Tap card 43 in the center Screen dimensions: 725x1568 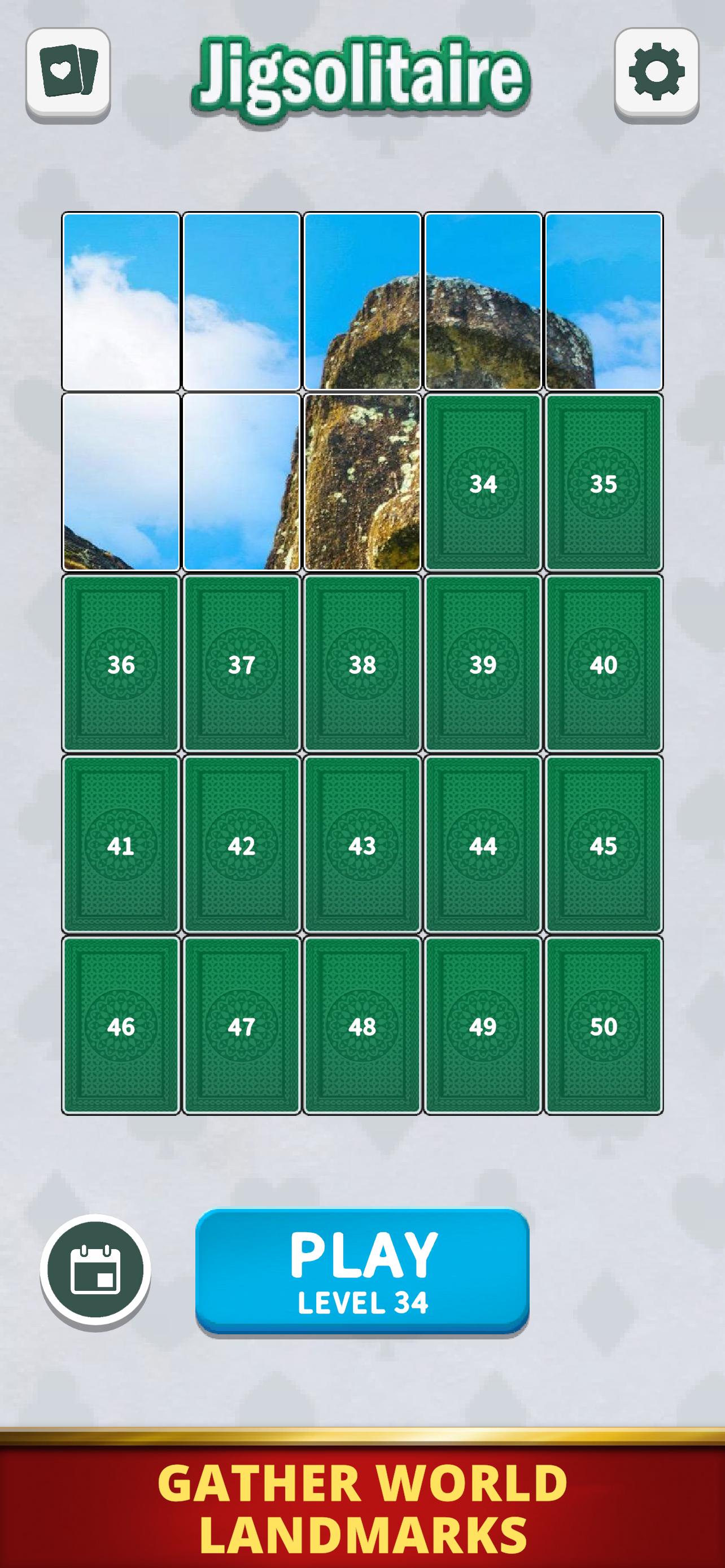362,846
